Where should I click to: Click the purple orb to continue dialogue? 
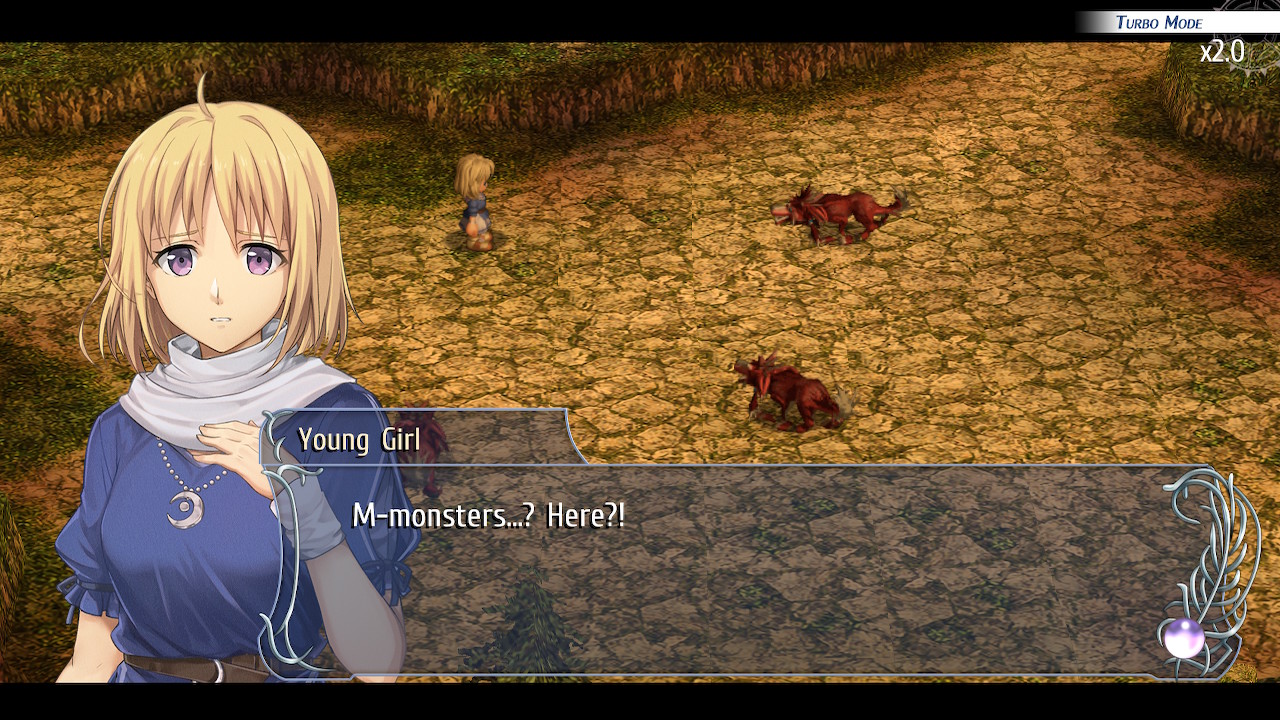click(x=1184, y=638)
